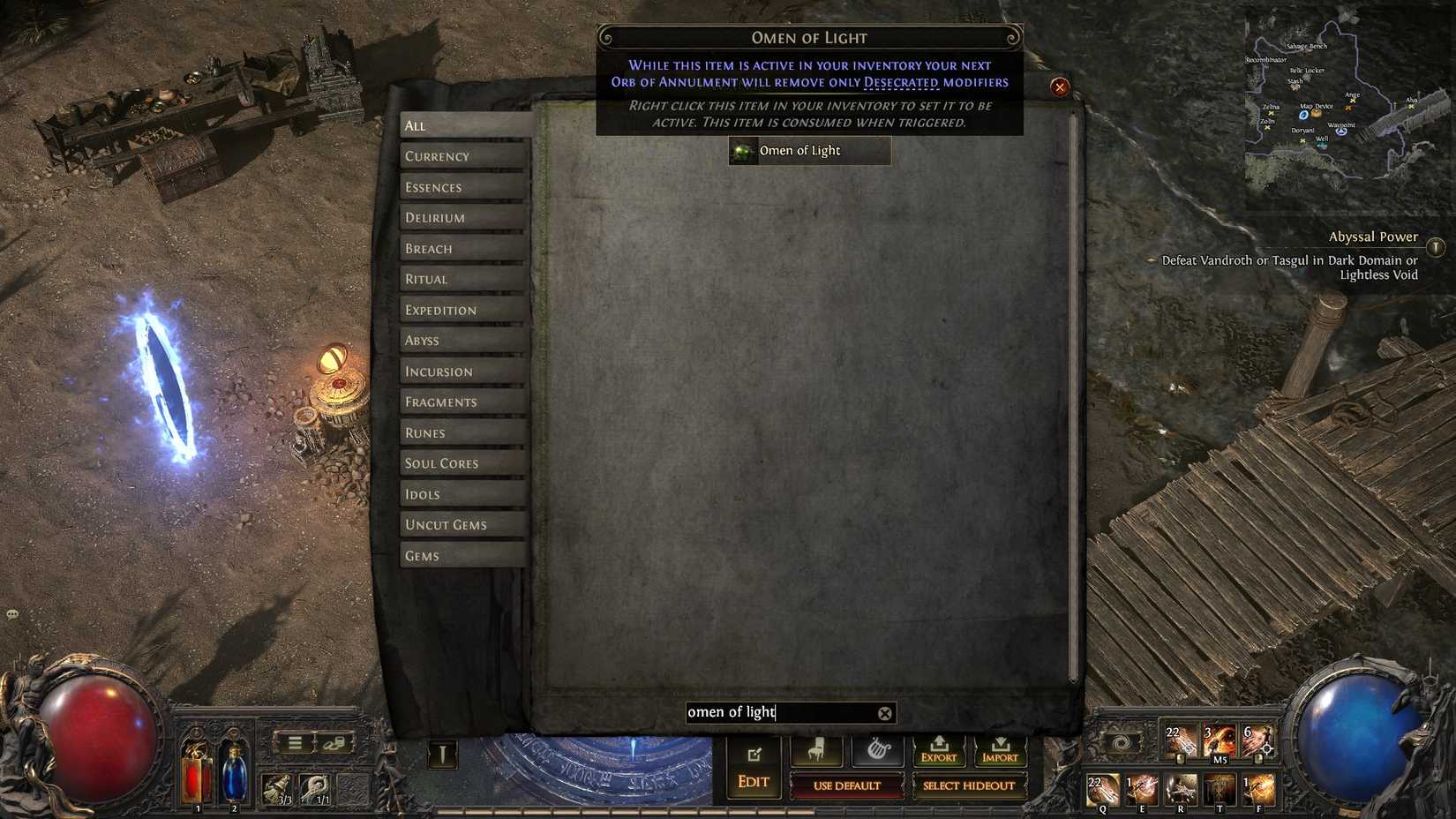
Task: Select the chair decoration tool icon
Action: [x=815, y=750]
